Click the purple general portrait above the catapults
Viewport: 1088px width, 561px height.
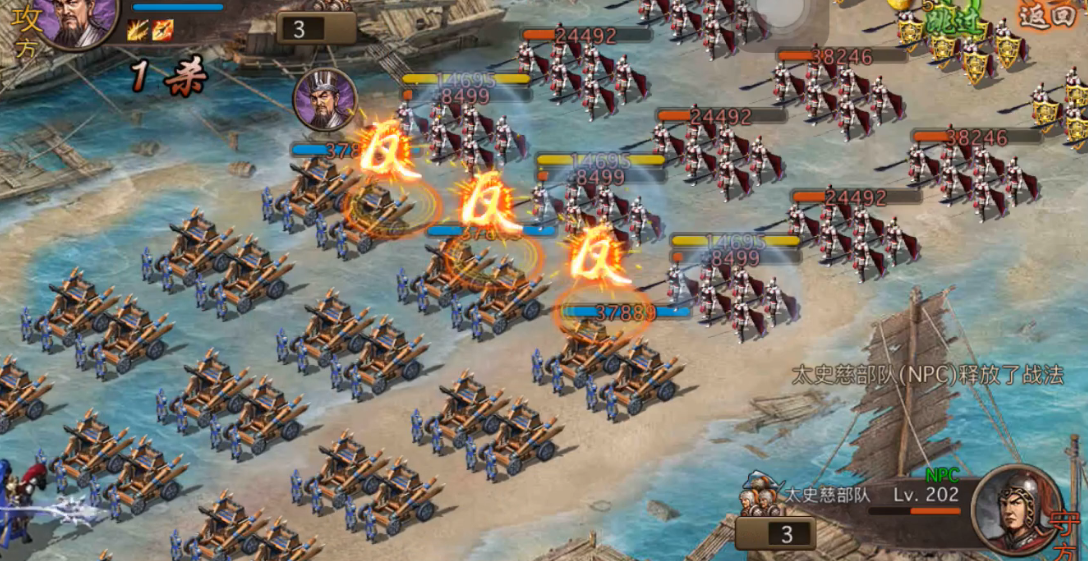click(x=325, y=100)
